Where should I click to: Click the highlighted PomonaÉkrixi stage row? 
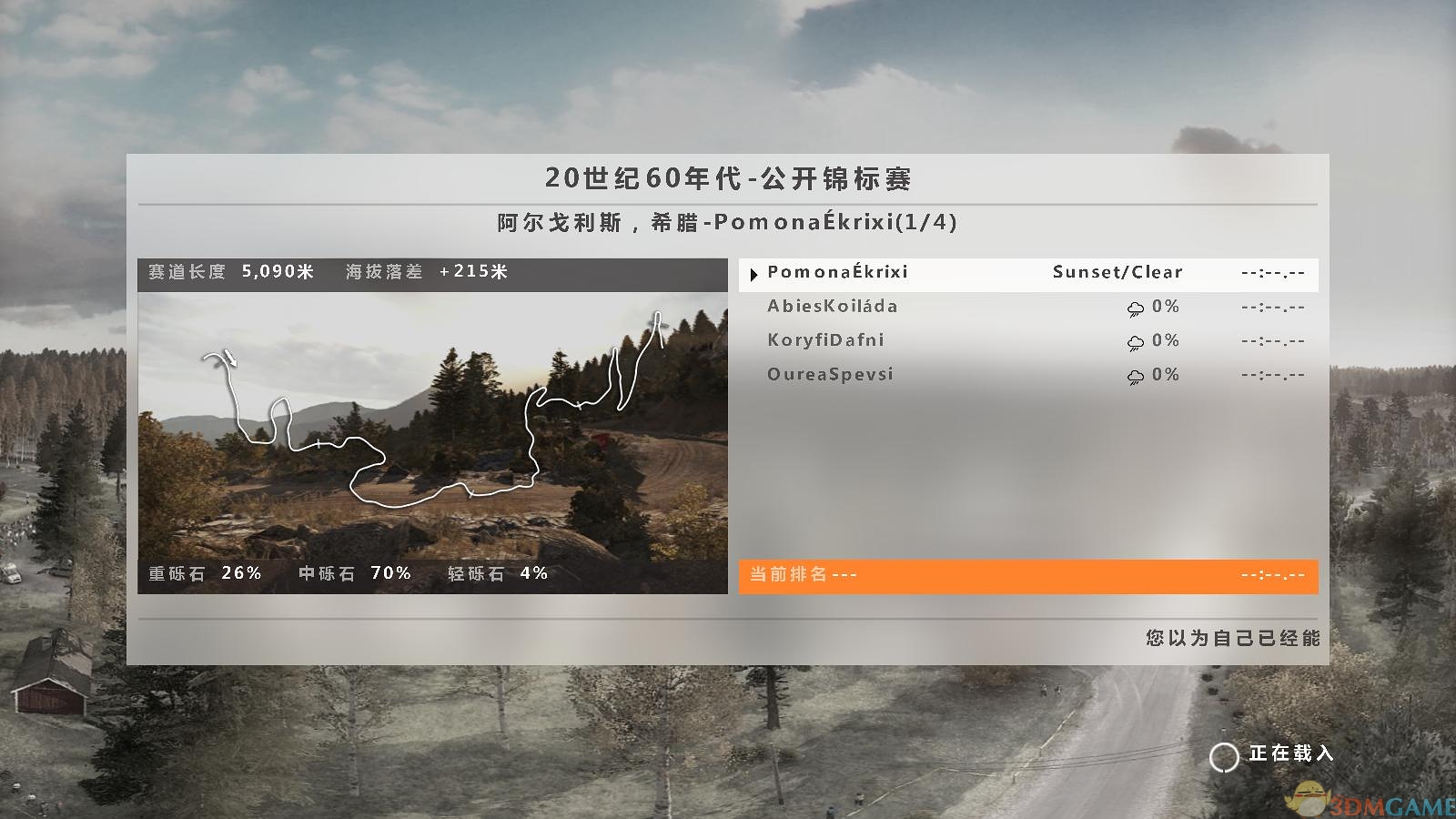[910, 273]
